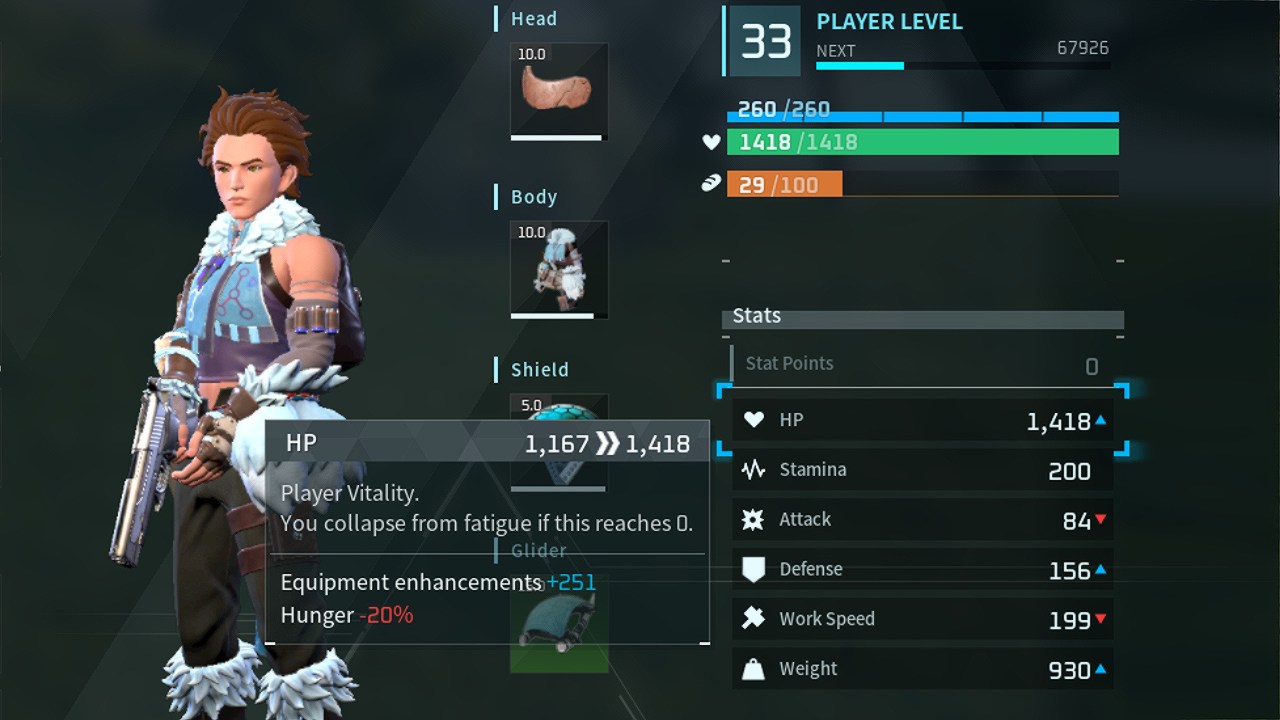Screen dimensions: 1280x720
Task: Click the red down arrow beside Attack 84
Action: [1100, 520]
